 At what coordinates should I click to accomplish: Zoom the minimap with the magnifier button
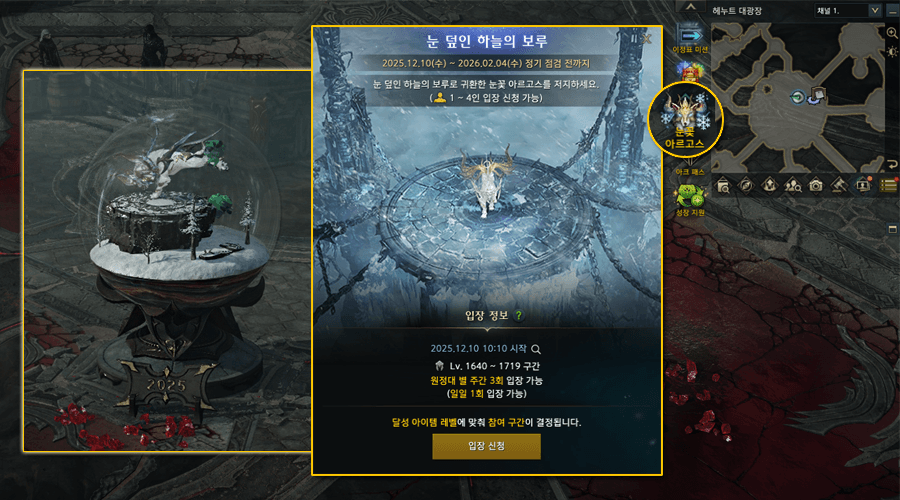point(892,32)
